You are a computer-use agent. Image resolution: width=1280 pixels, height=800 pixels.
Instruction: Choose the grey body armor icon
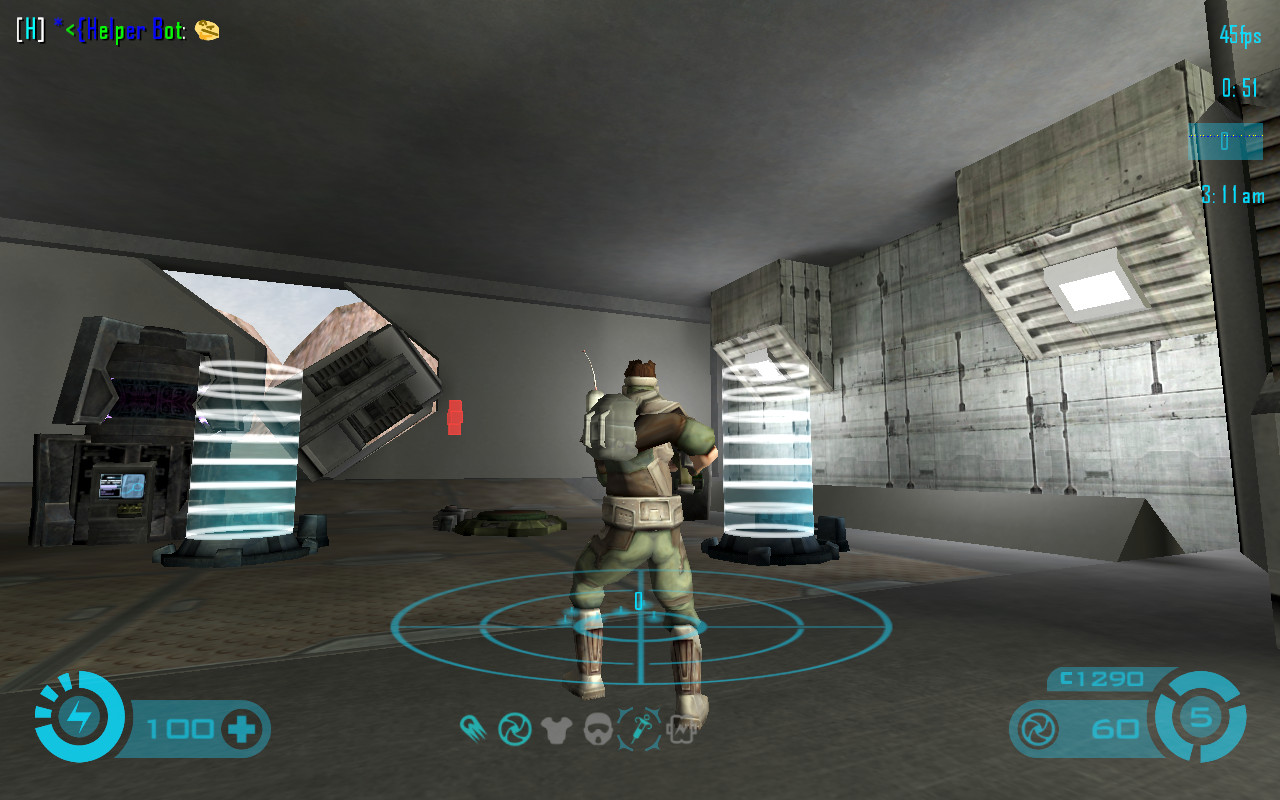point(556,730)
